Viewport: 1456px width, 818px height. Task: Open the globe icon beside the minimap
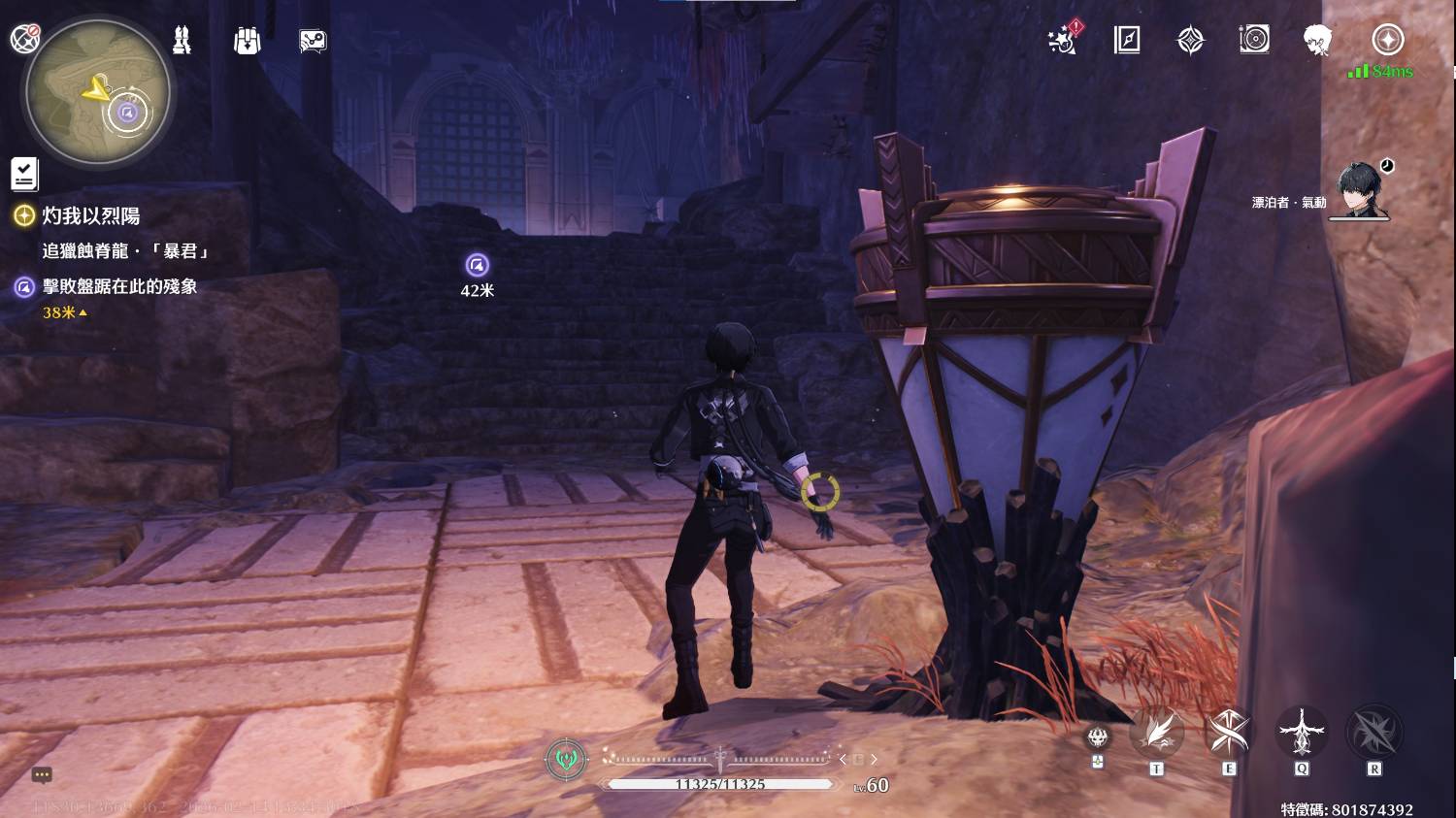click(24, 38)
